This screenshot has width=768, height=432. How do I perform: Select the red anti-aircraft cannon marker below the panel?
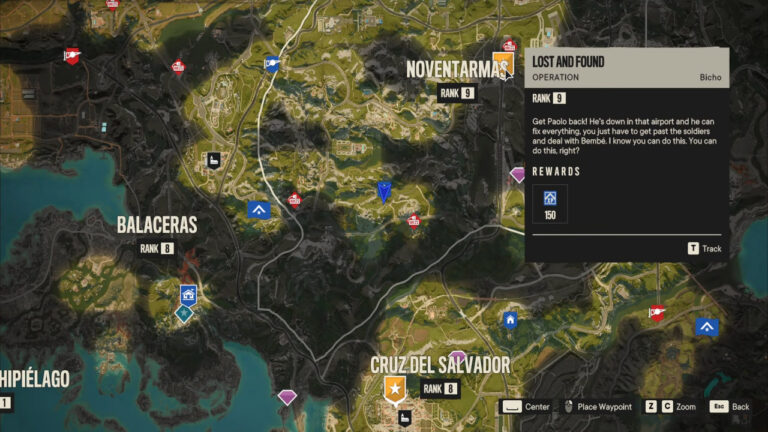(x=657, y=312)
